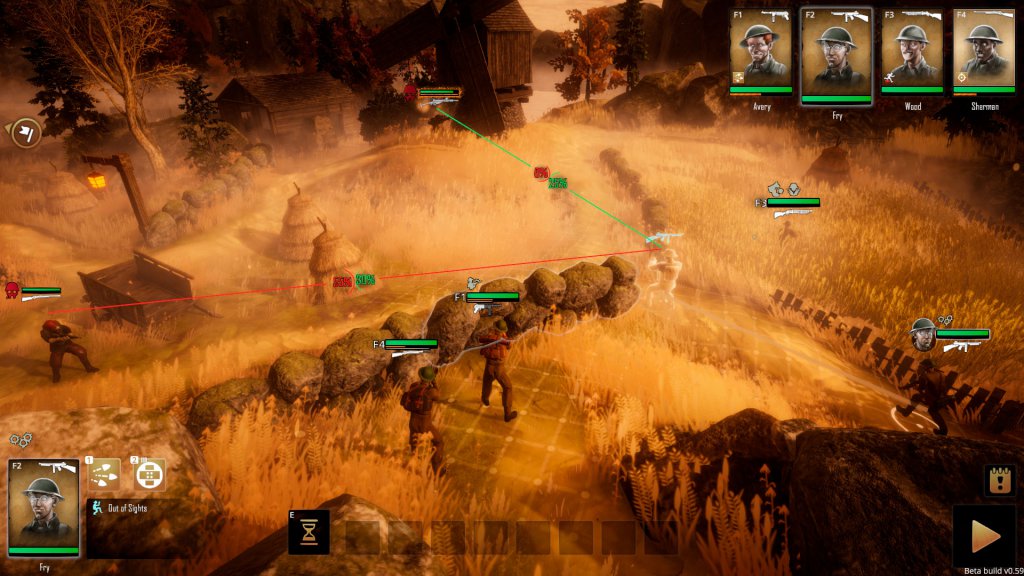
Task: Open the exclamation notepad objectives icon
Action: (999, 480)
